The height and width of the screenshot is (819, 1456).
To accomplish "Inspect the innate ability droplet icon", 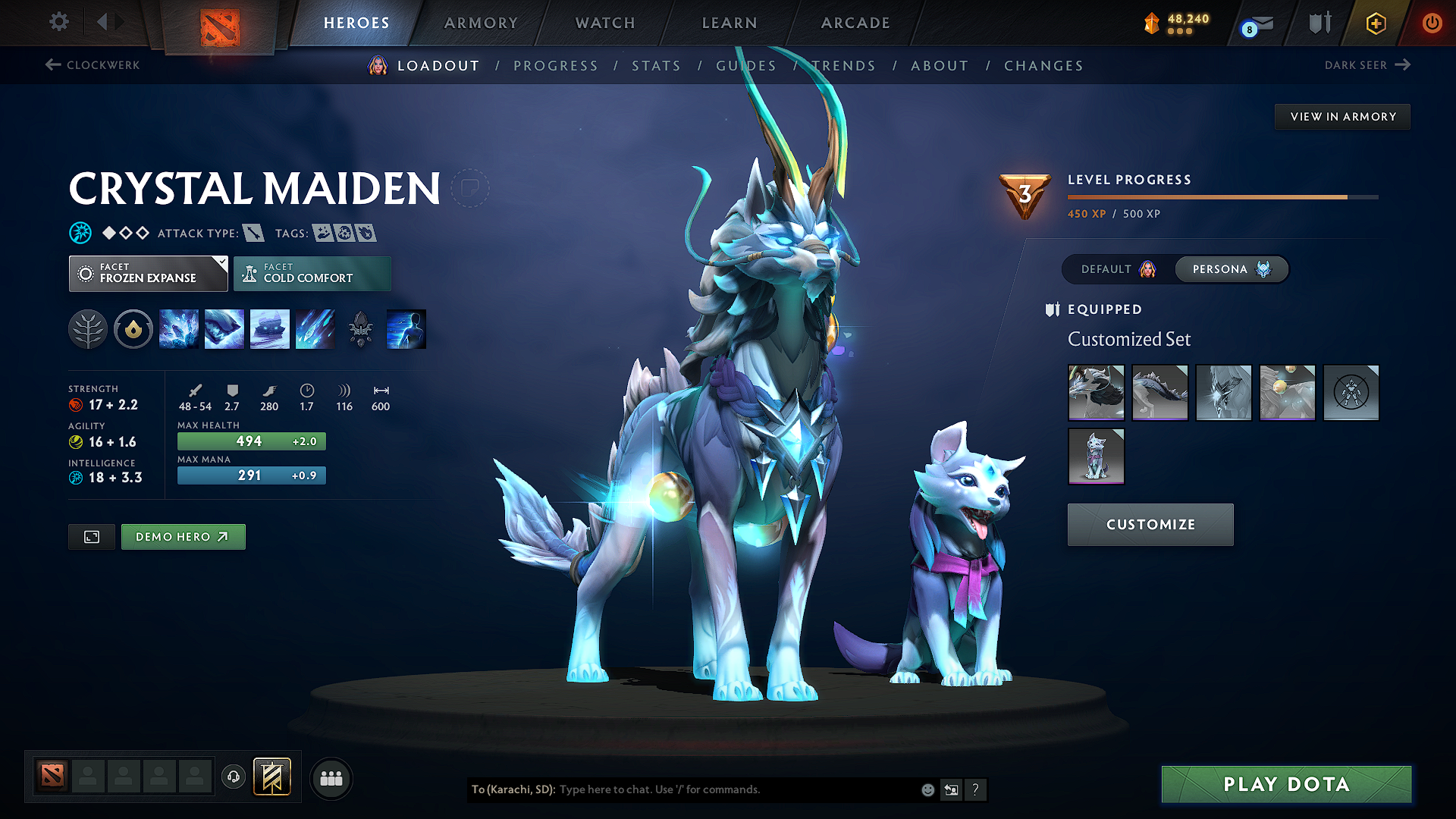I will coord(133,328).
